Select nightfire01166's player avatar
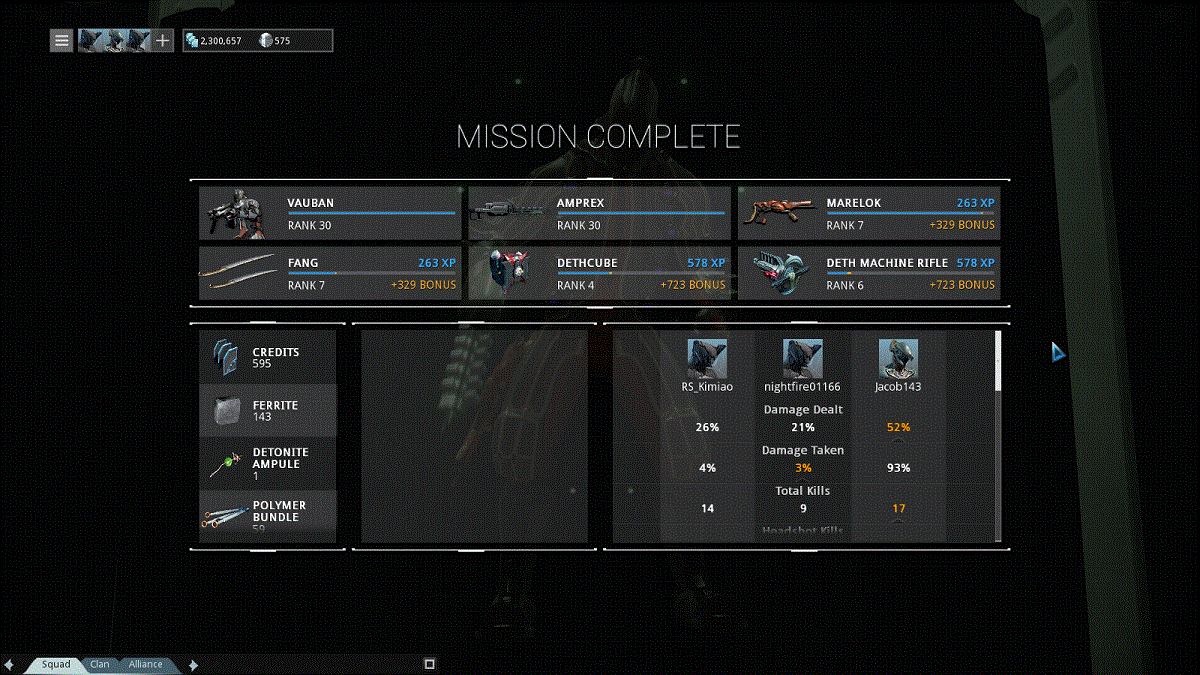The height and width of the screenshot is (675, 1200). tap(802, 359)
